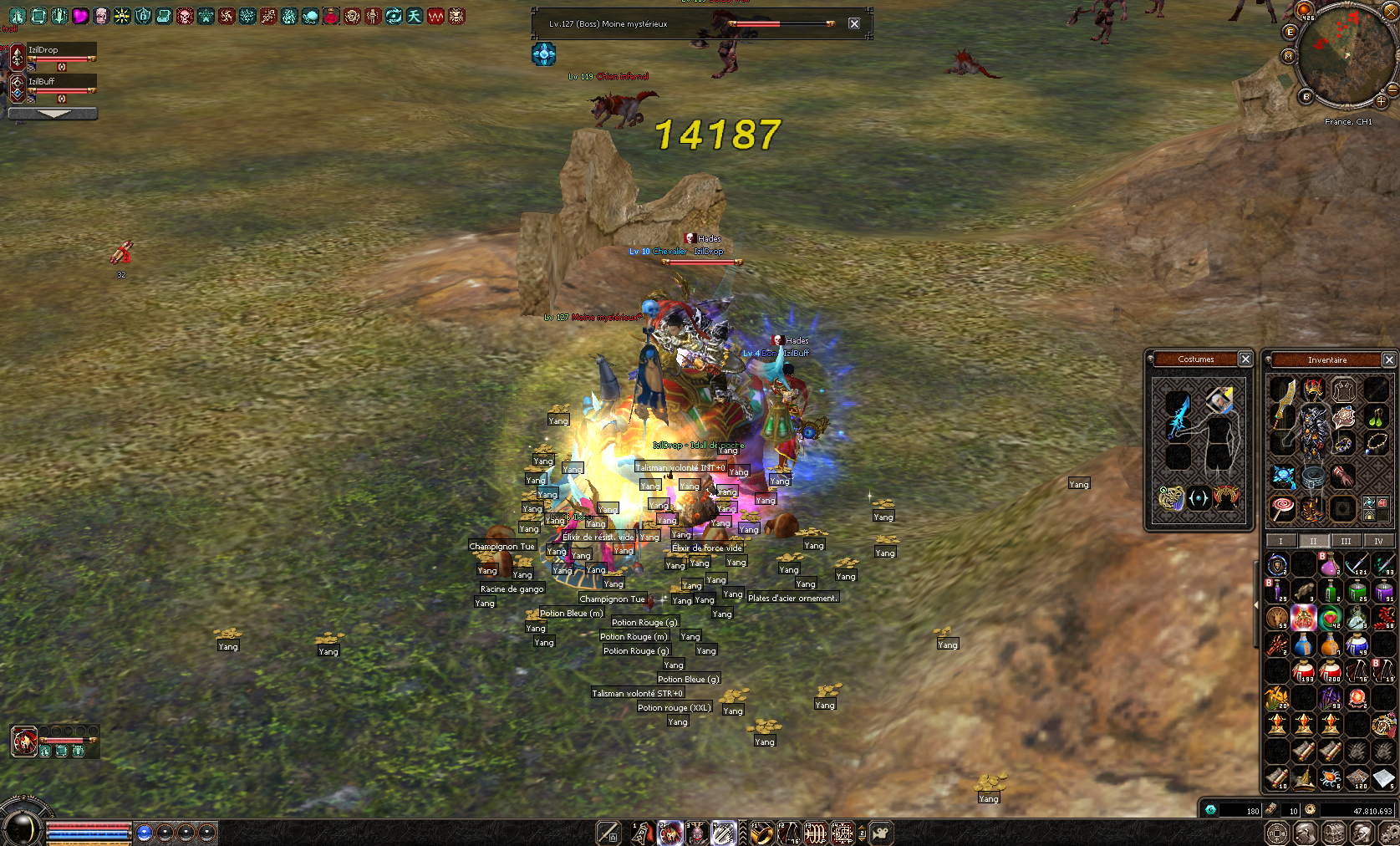Screen dimensions: 1400x846
Task: Select the fire skill in quickslot 2
Action: (x=669, y=832)
